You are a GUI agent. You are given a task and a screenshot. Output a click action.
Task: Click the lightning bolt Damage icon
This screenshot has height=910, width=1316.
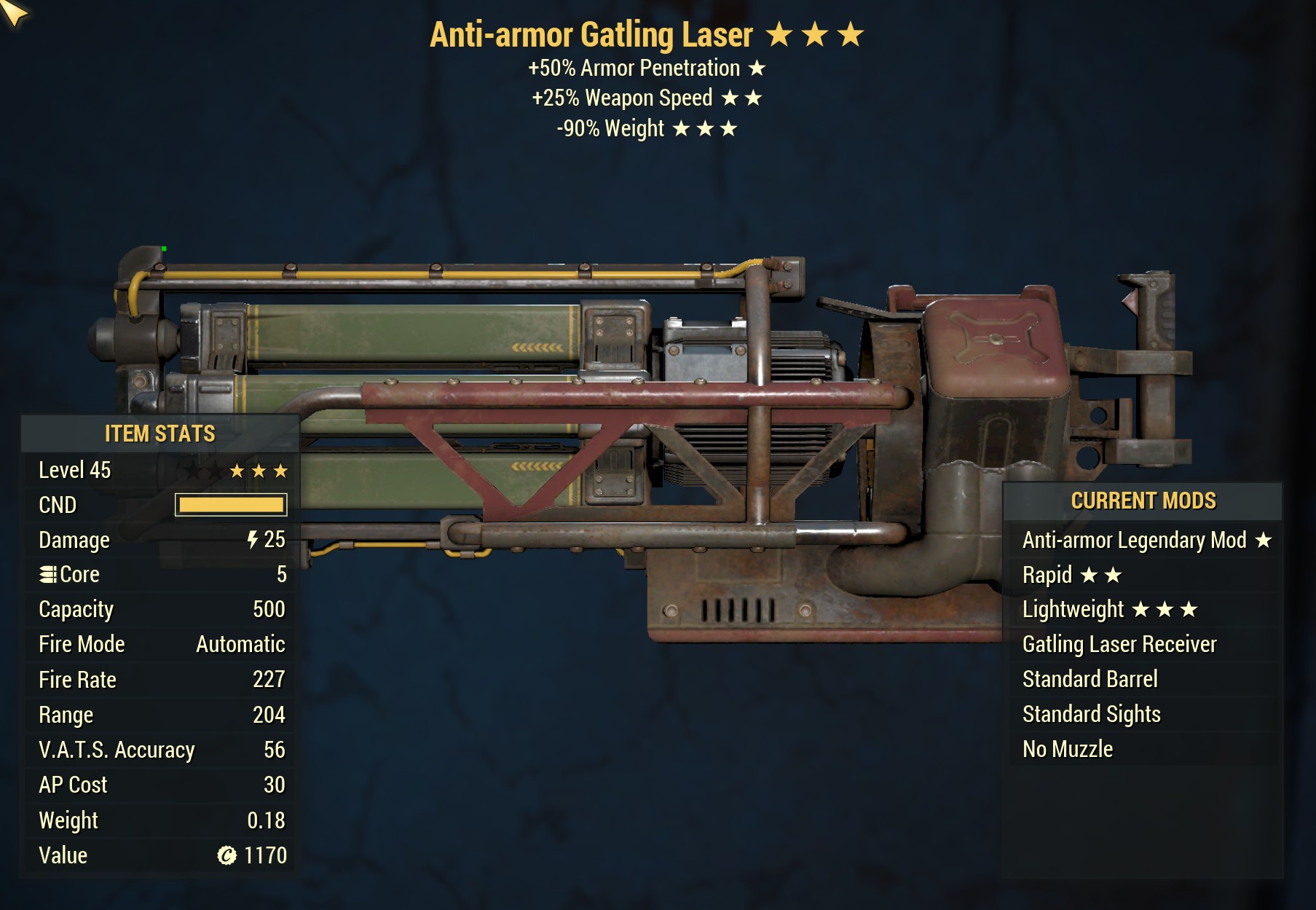(251, 539)
